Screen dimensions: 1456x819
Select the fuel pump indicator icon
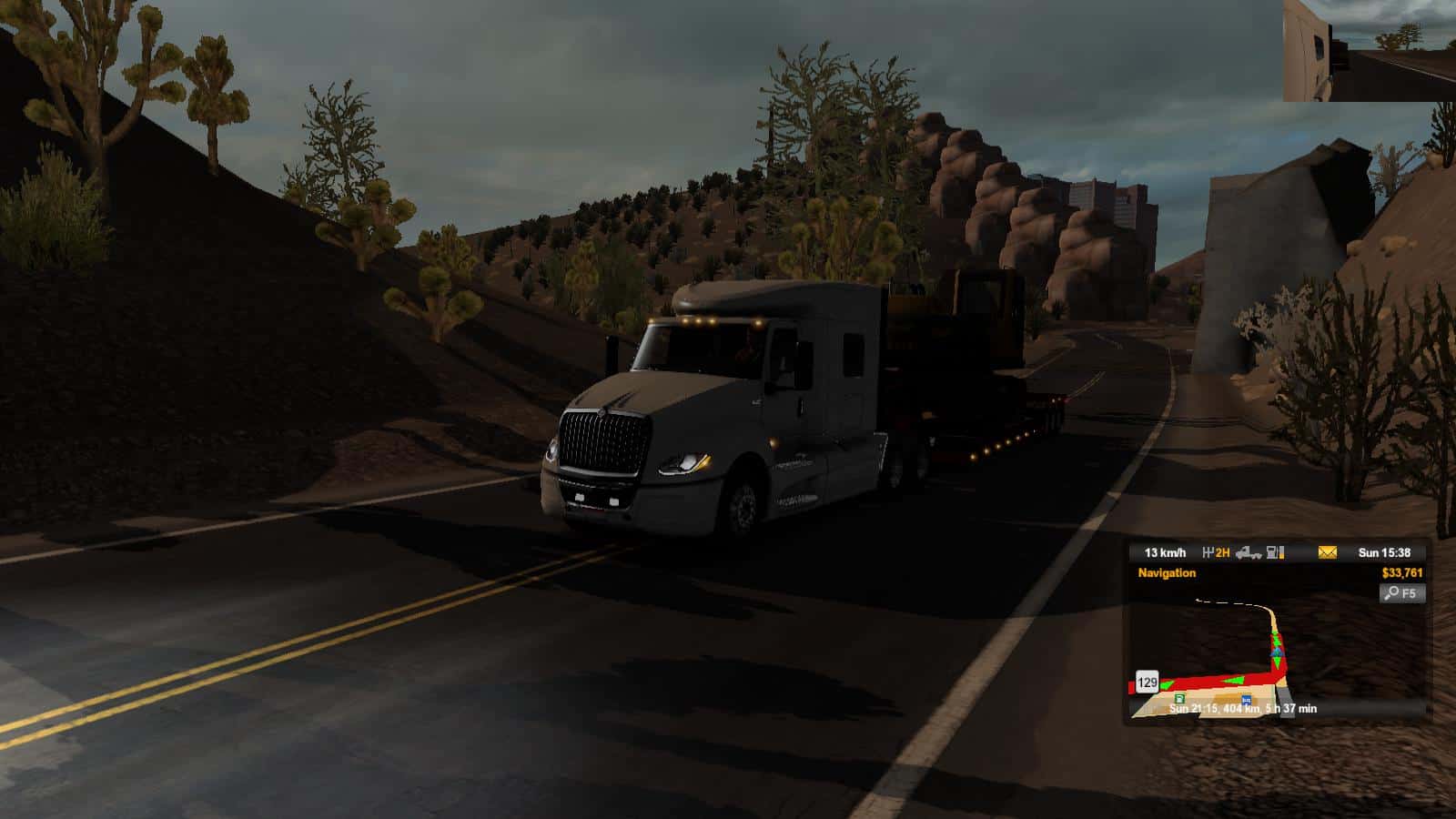click(1276, 552)
